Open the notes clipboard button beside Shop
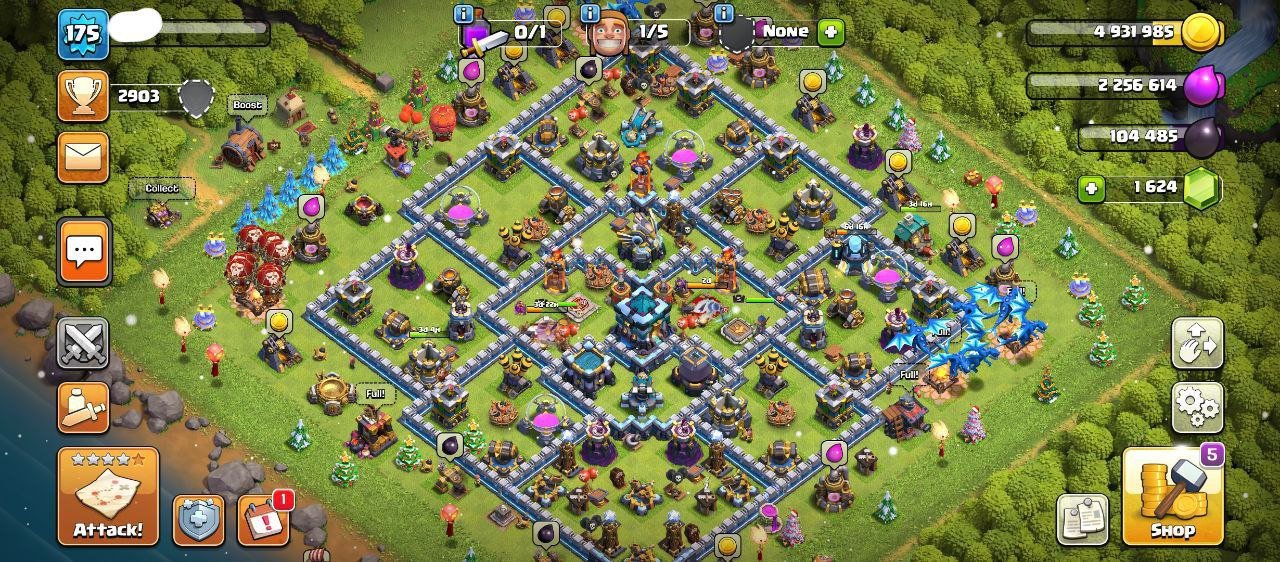This screenshot has width=1280, height=562. [1082, 519]
